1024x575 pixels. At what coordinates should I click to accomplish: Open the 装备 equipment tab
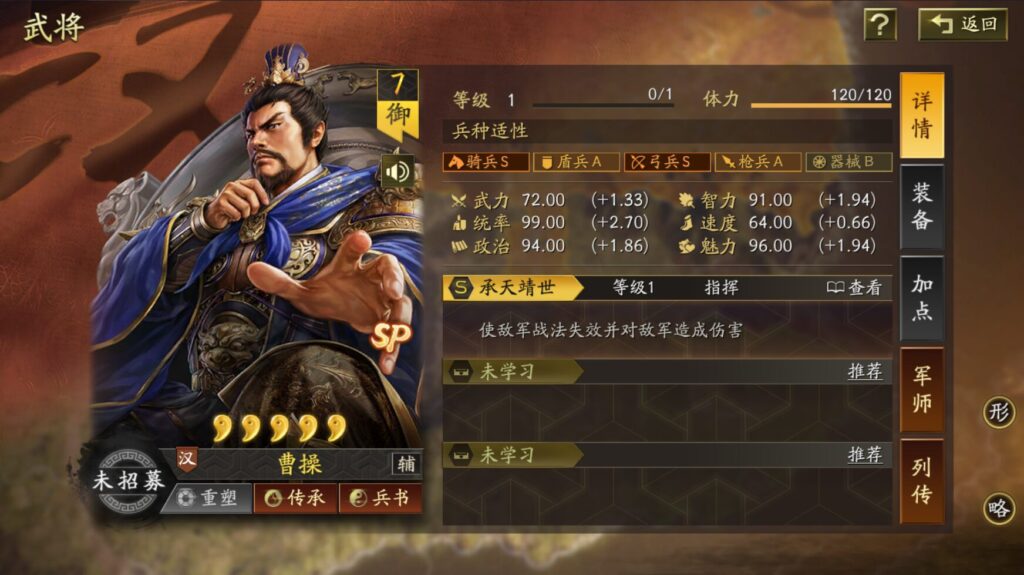[x=921, y=207]
